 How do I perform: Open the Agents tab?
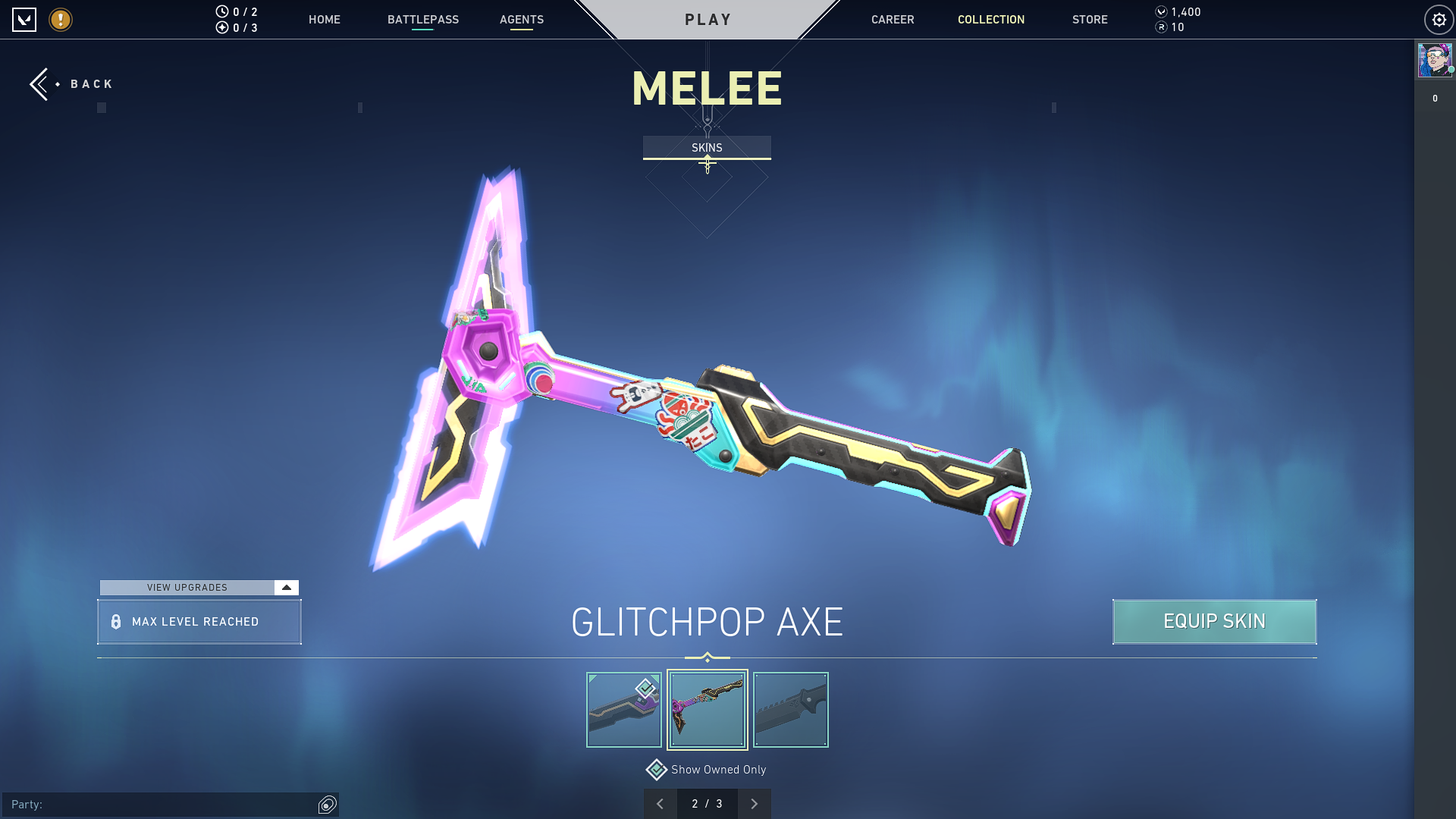(x=522, y=20)
